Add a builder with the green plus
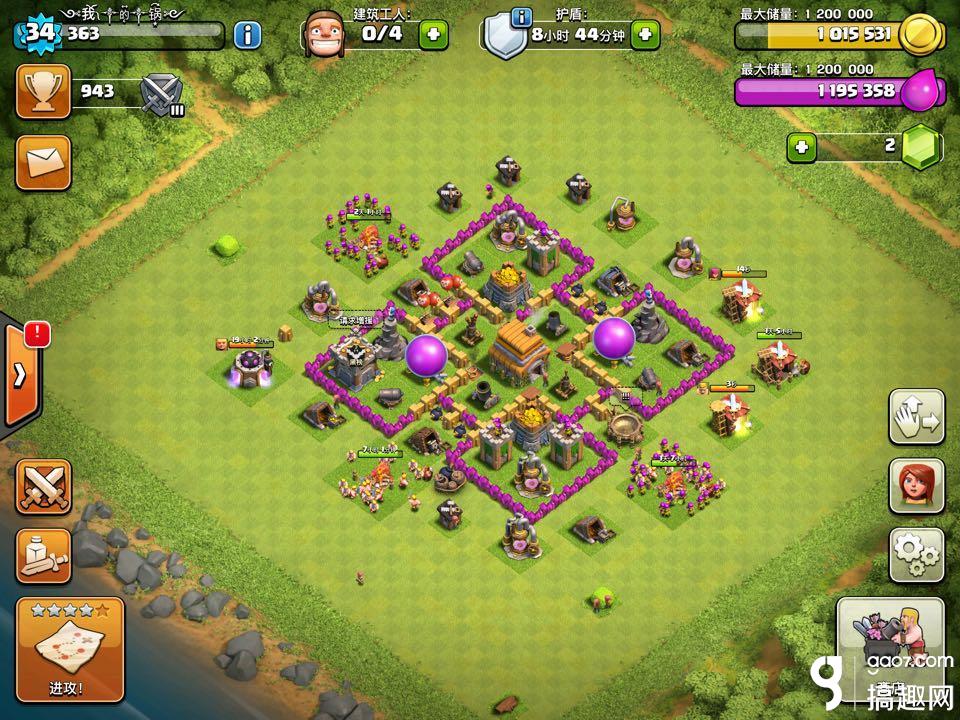The image size is (960, 720). (x=433, y=35)
